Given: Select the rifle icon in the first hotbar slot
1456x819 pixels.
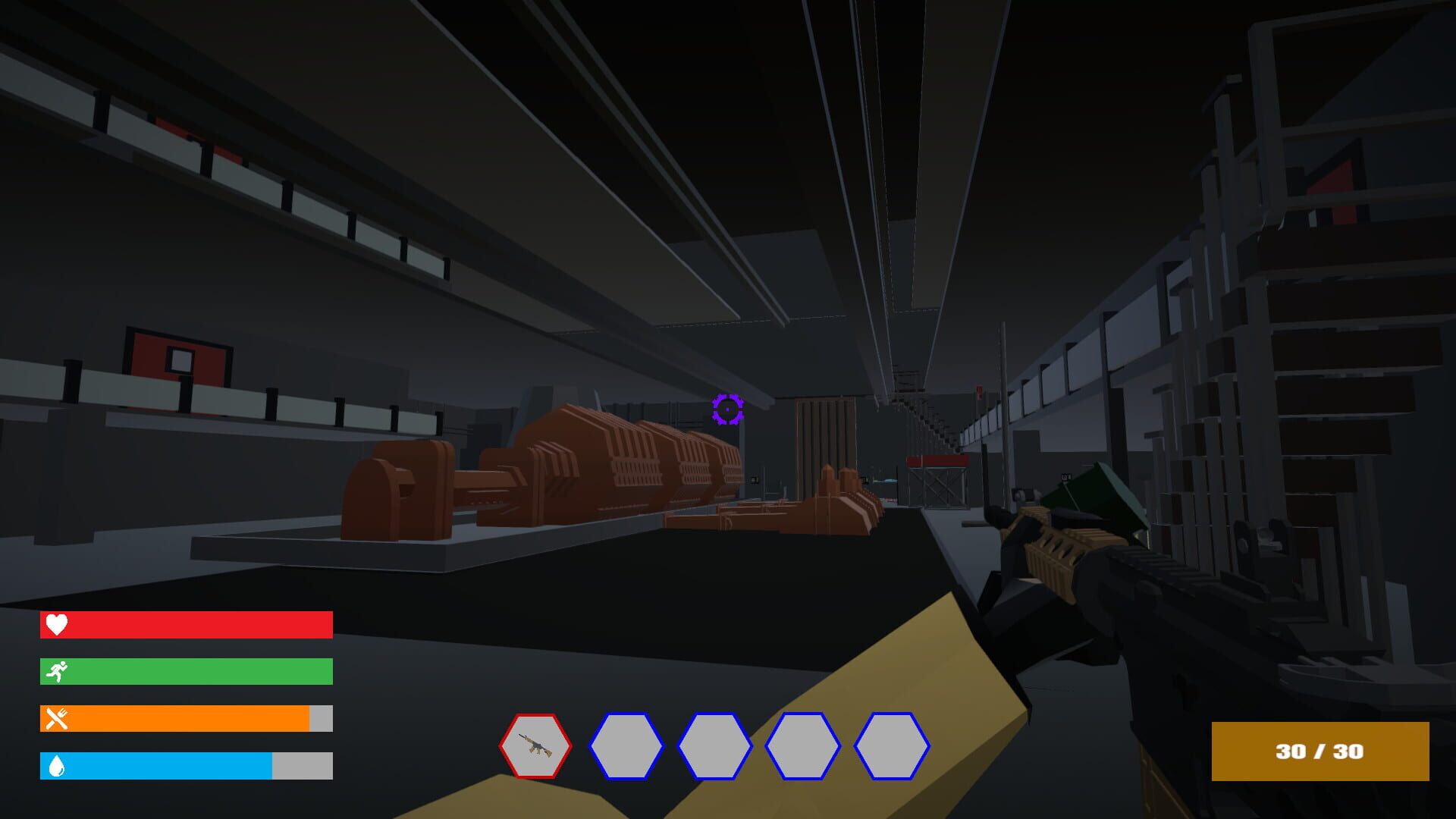Looking at the screenshot, I should click(535, 747).
